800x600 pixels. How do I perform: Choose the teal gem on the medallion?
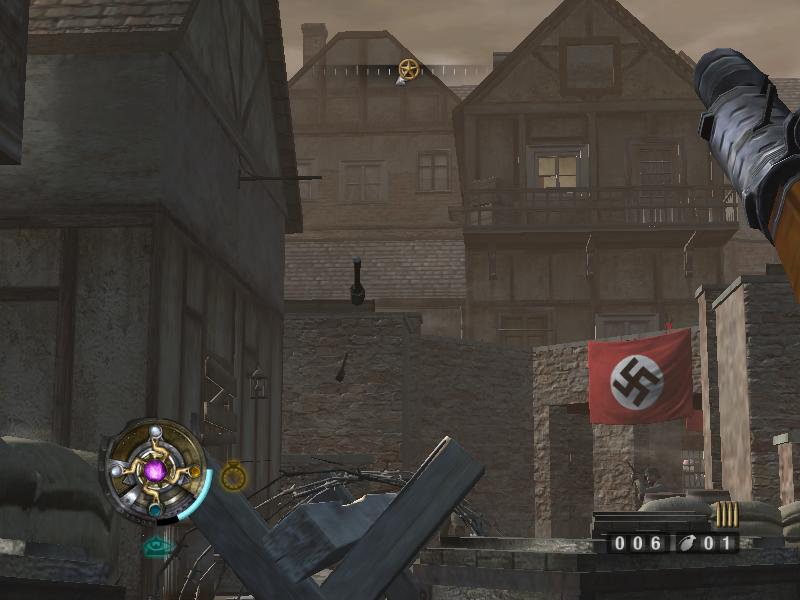pyautogui.click(x=156, y=509)
